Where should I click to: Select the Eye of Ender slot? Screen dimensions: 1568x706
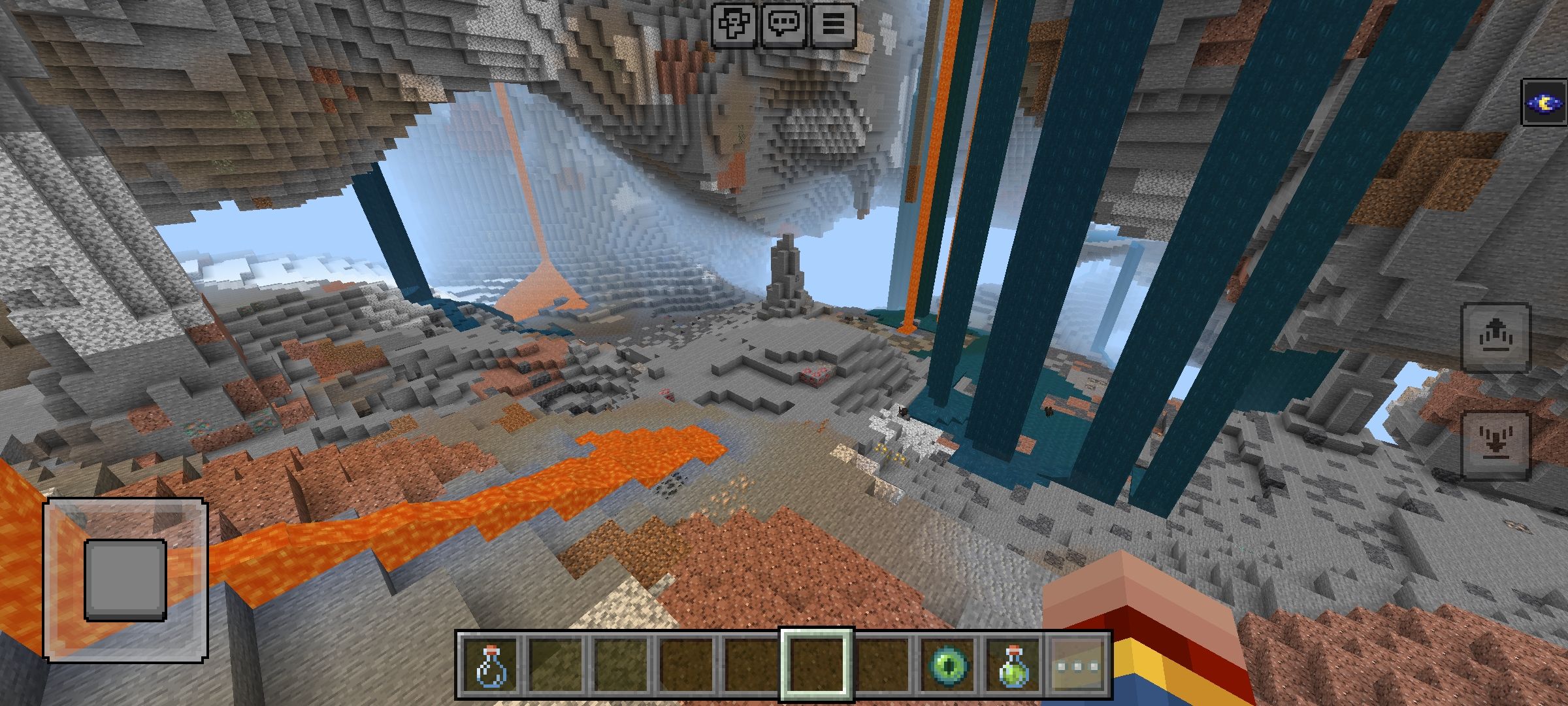point(949,665)
